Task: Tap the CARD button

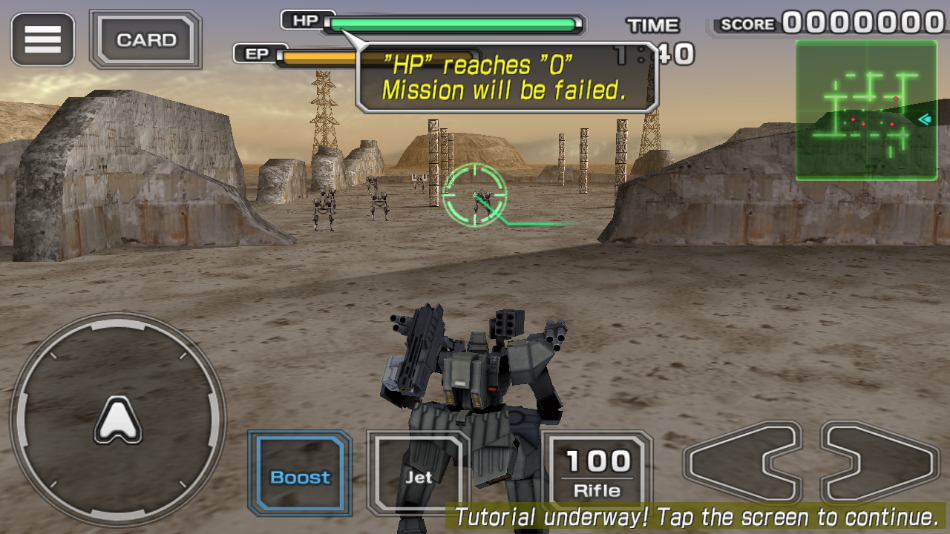Action: click(x=146, y=40)
